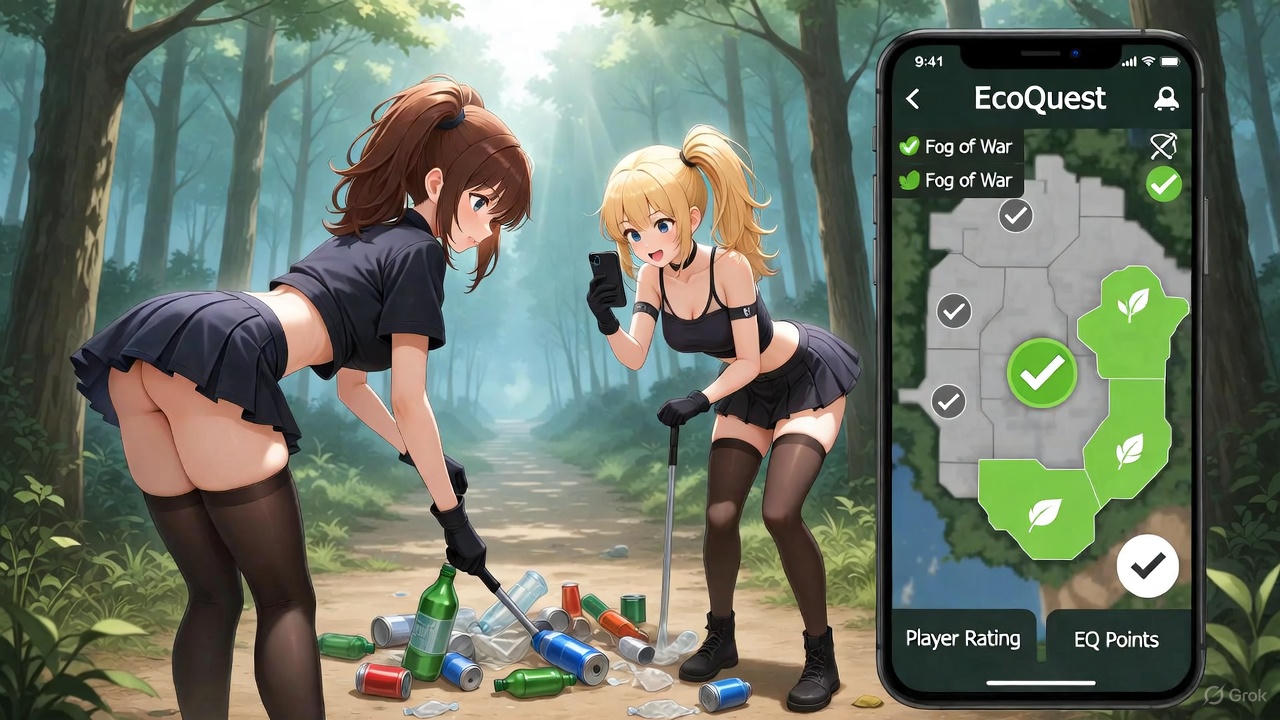Toggle the Fog of War entry with leaf icon
Screen dimensions: 1280x720
[956, 181]
